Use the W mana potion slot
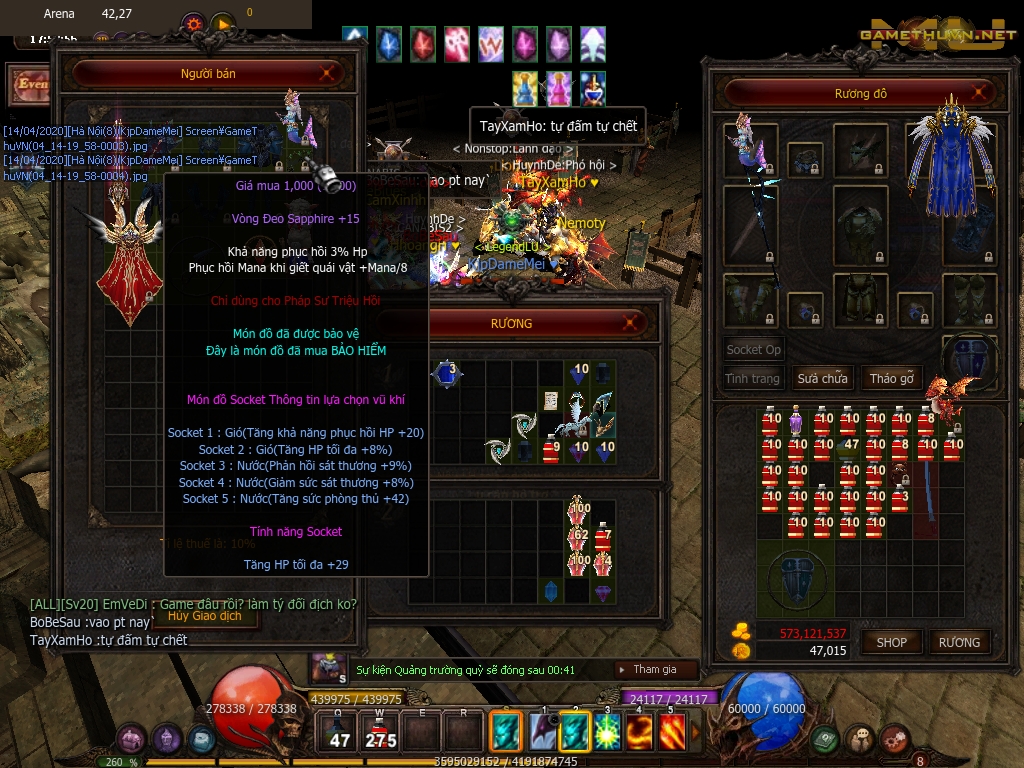 [380, 732]
